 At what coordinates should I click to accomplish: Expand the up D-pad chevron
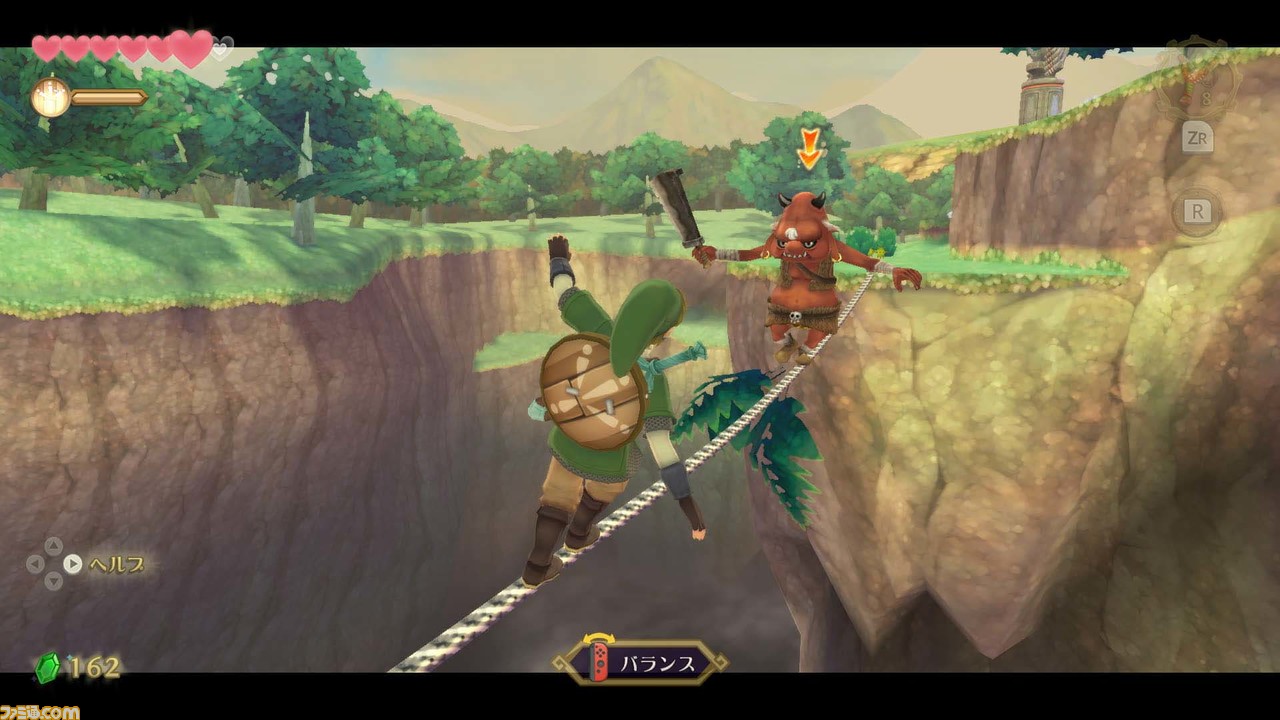(x=54, y=544)
